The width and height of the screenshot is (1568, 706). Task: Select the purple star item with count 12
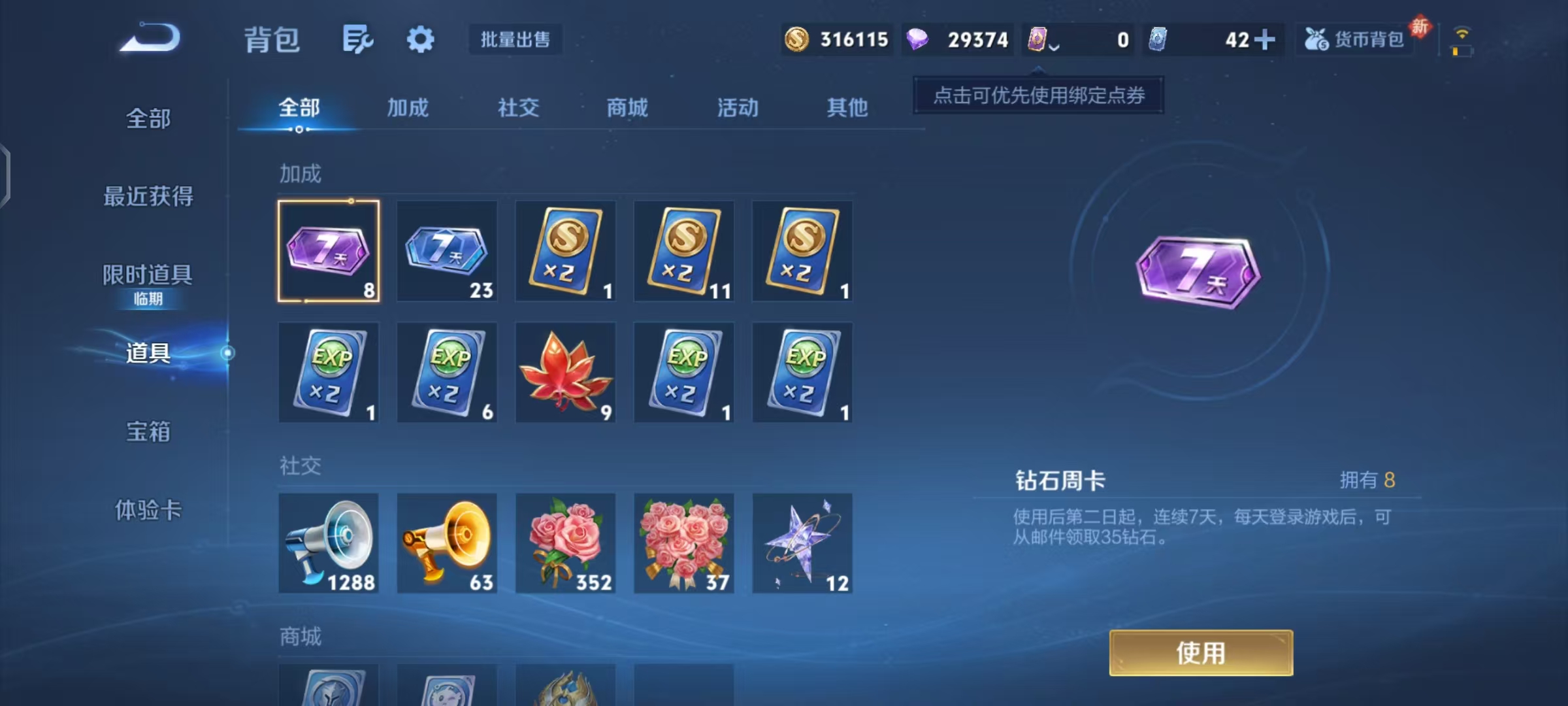802,543
